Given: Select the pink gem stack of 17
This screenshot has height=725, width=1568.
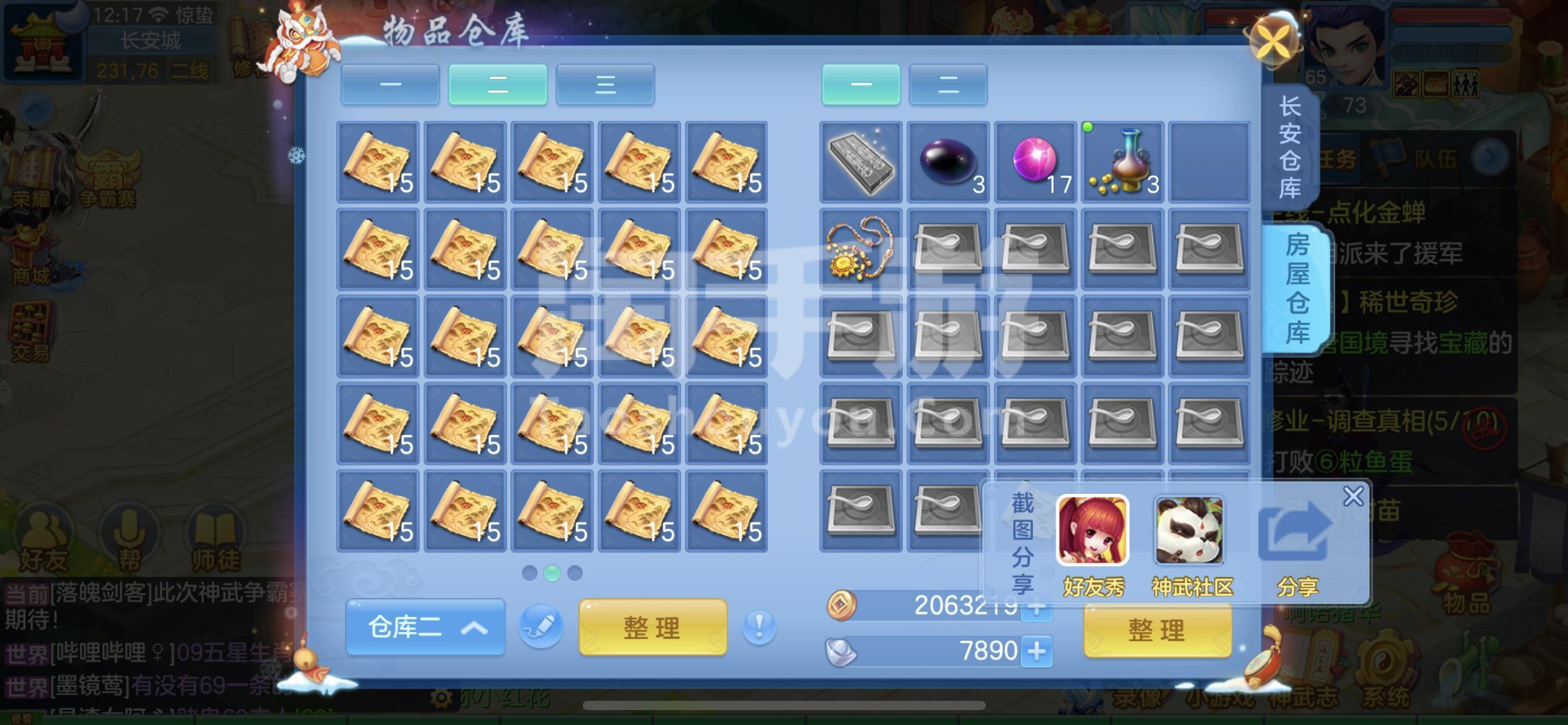Looking at the screenshot, I should 1035,162.
